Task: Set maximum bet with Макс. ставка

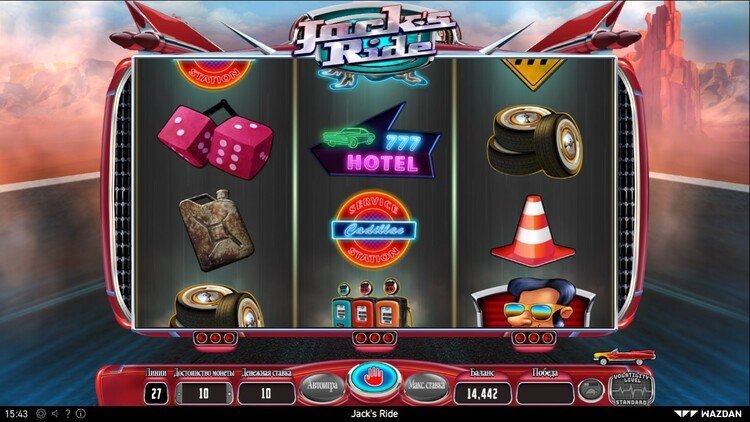Action: (x=426, y=387)
